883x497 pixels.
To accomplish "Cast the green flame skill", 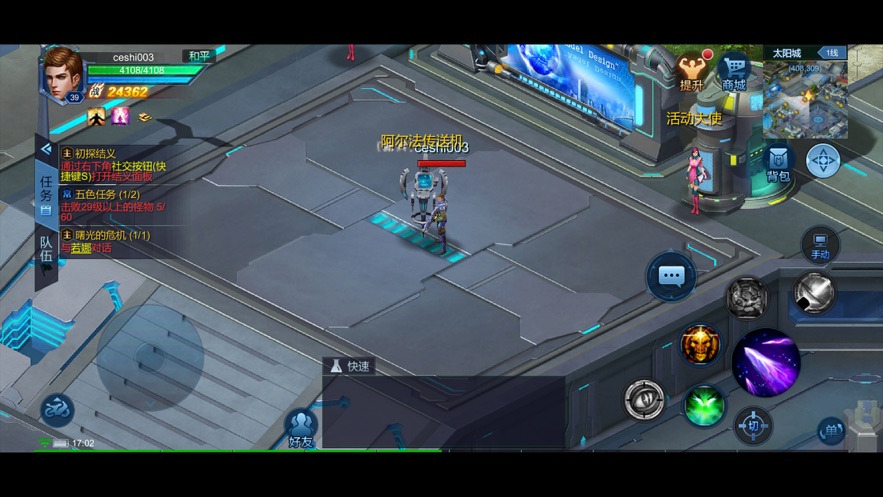I will [x=705, y=407].
